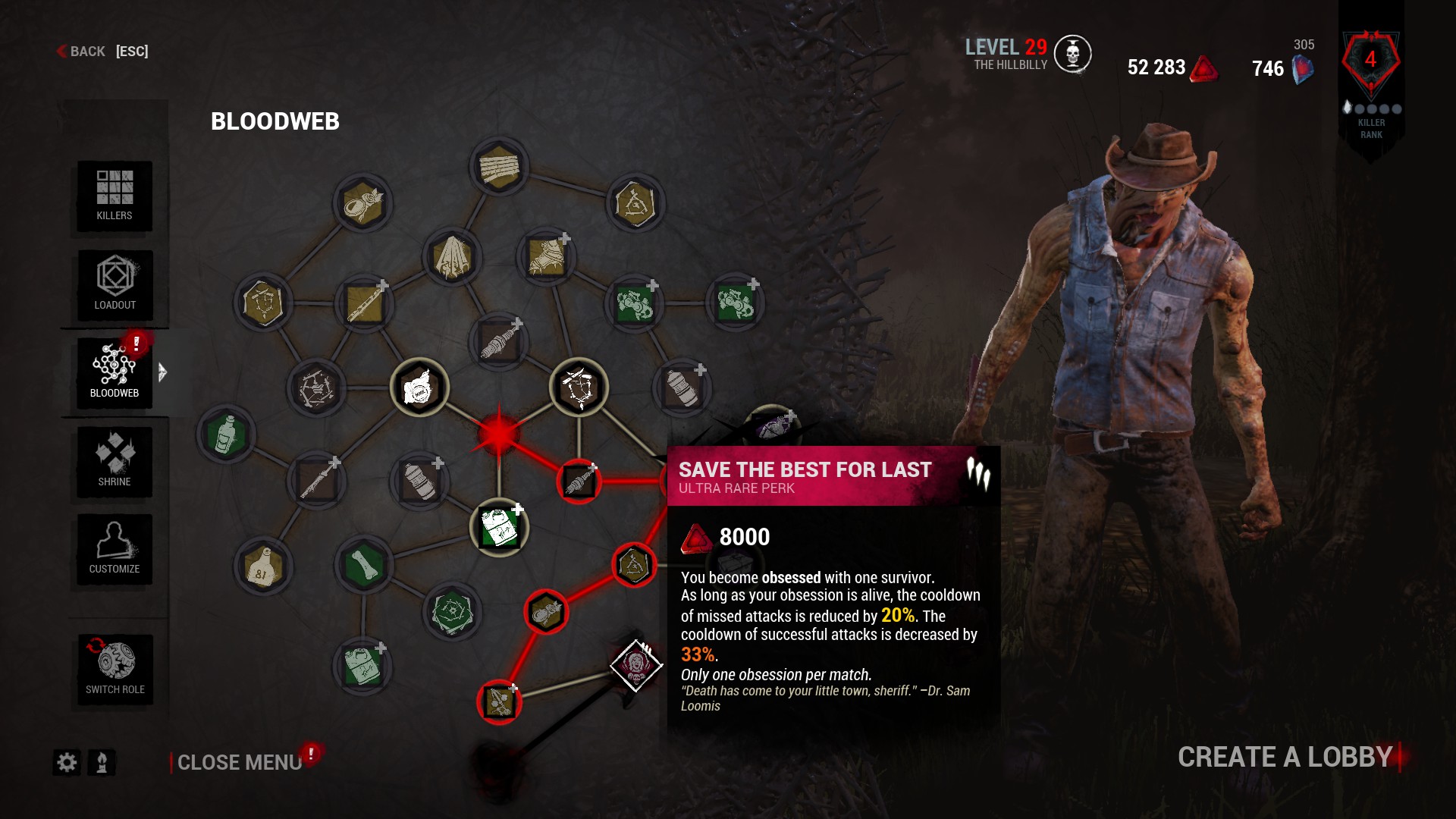This screenshot has height=819, width=1456.
Task: Click Create a Lobby
Action: point(1283,756)
